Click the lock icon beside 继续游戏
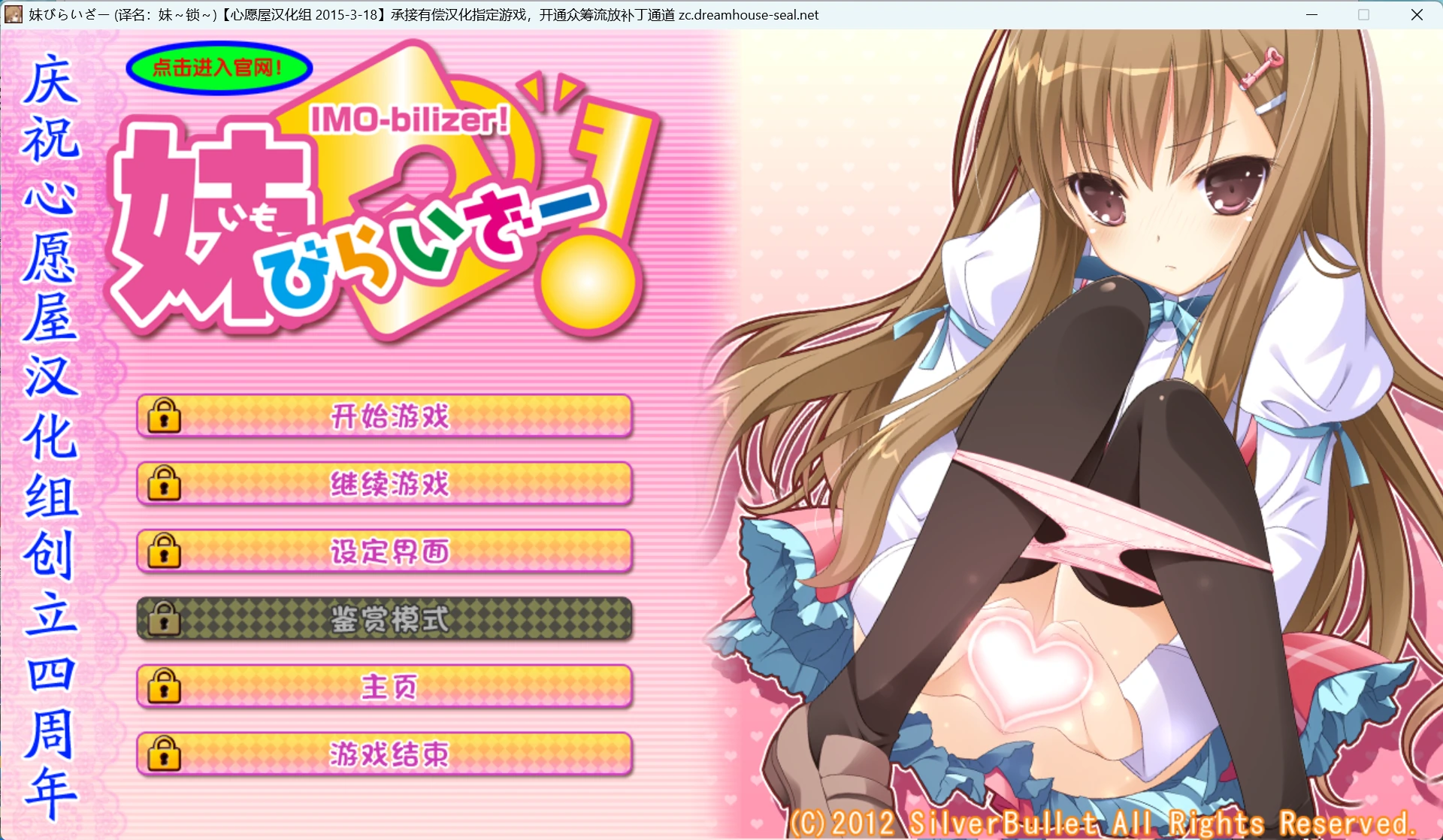 pyautogui.click(x=165, y=484)
